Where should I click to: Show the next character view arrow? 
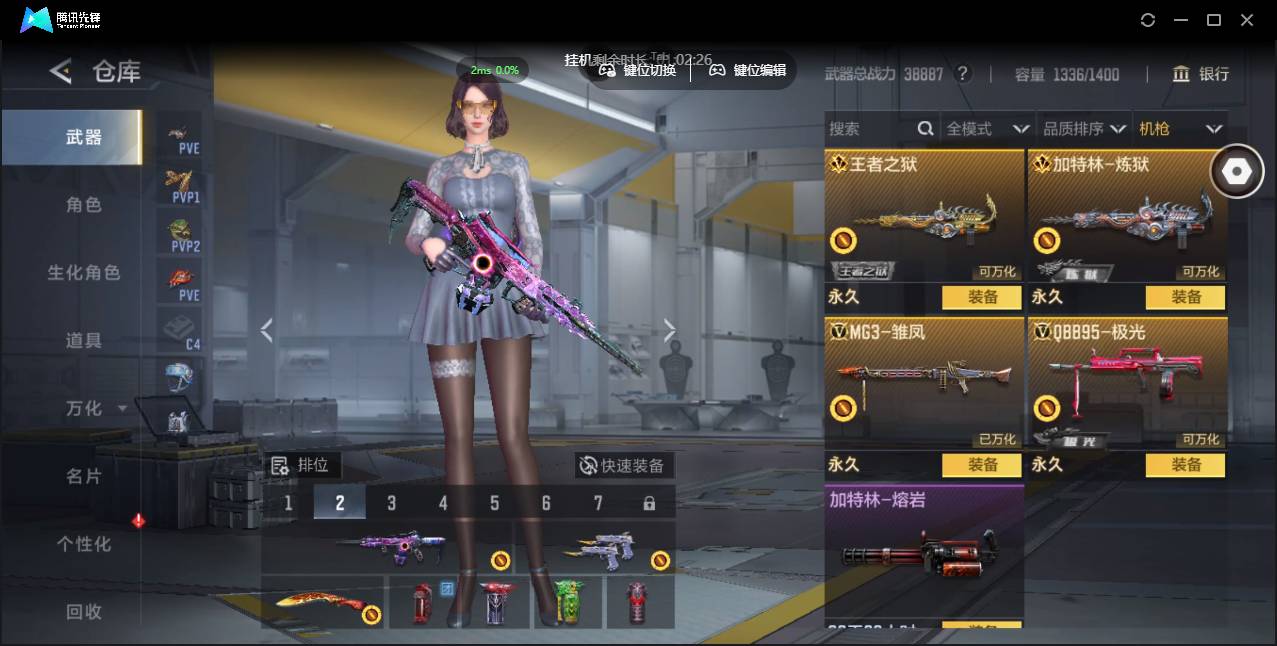669,331
